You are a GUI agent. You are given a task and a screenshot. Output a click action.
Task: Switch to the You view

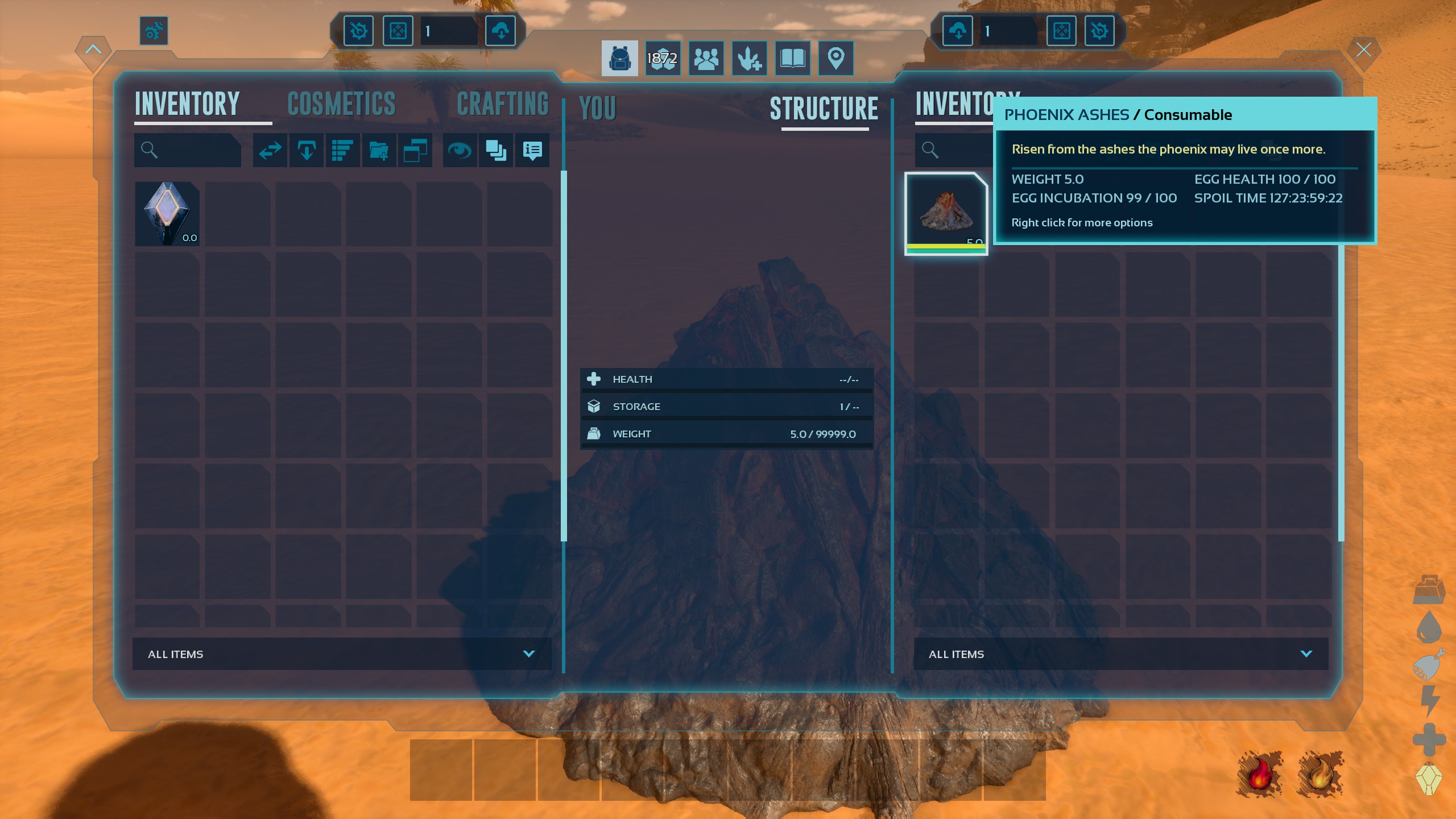tap(597, 109)
